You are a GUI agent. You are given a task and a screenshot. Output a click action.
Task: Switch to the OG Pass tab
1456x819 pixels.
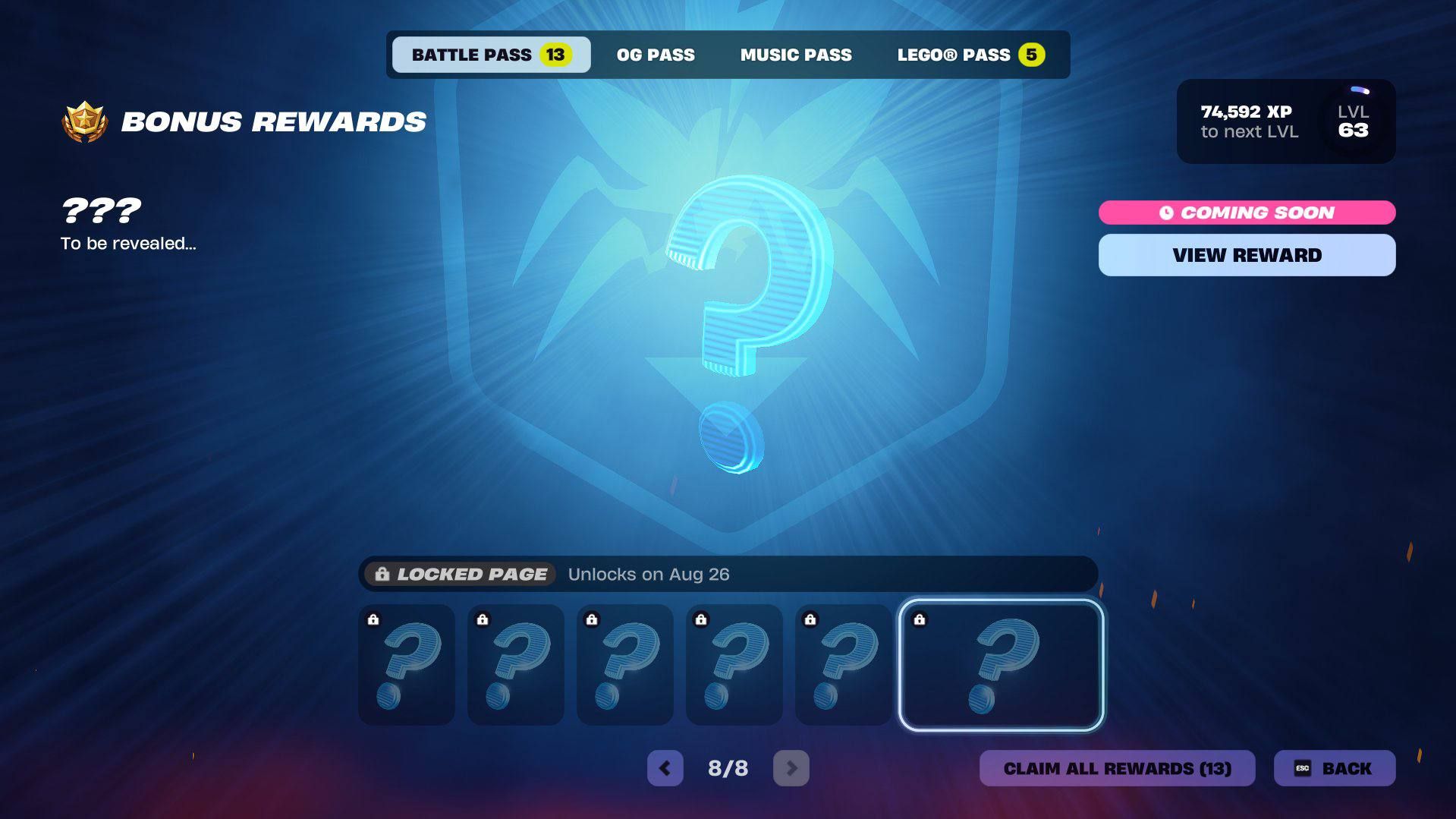[x=656, y=54]
